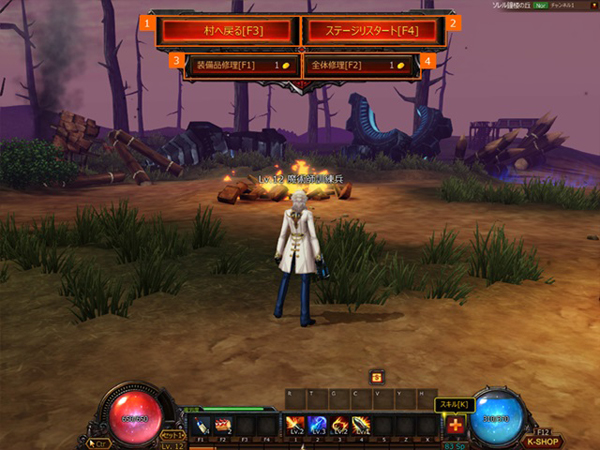Restart stage via ステージリスタート button
Image resolution: width=600 pixels, height=450 pixels.
tap(372, 29)
